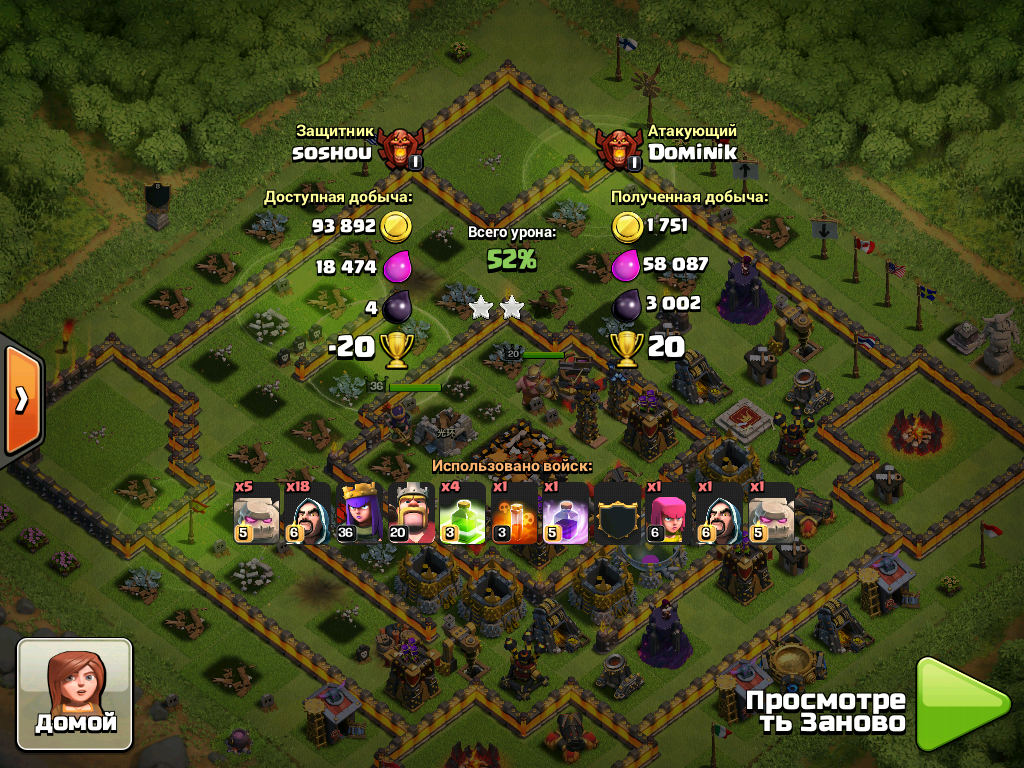Screen dimensions: 1024x768
Task: Select the x18 Wizard troop icon
Action: click(308, 513)
